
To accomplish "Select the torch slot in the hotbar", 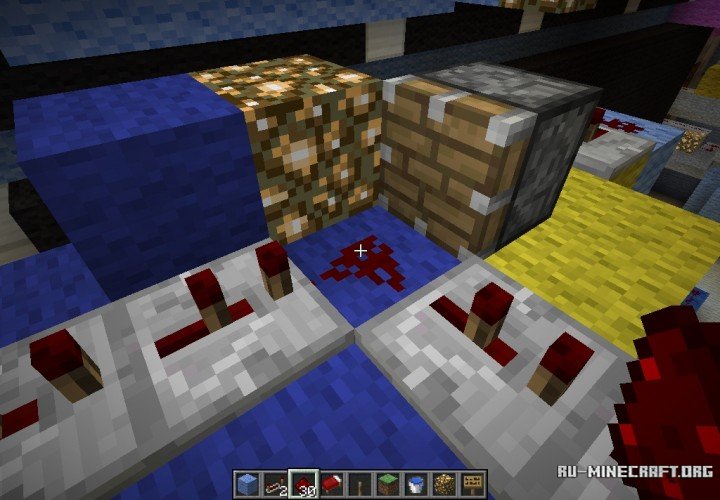I will point(359,483).
